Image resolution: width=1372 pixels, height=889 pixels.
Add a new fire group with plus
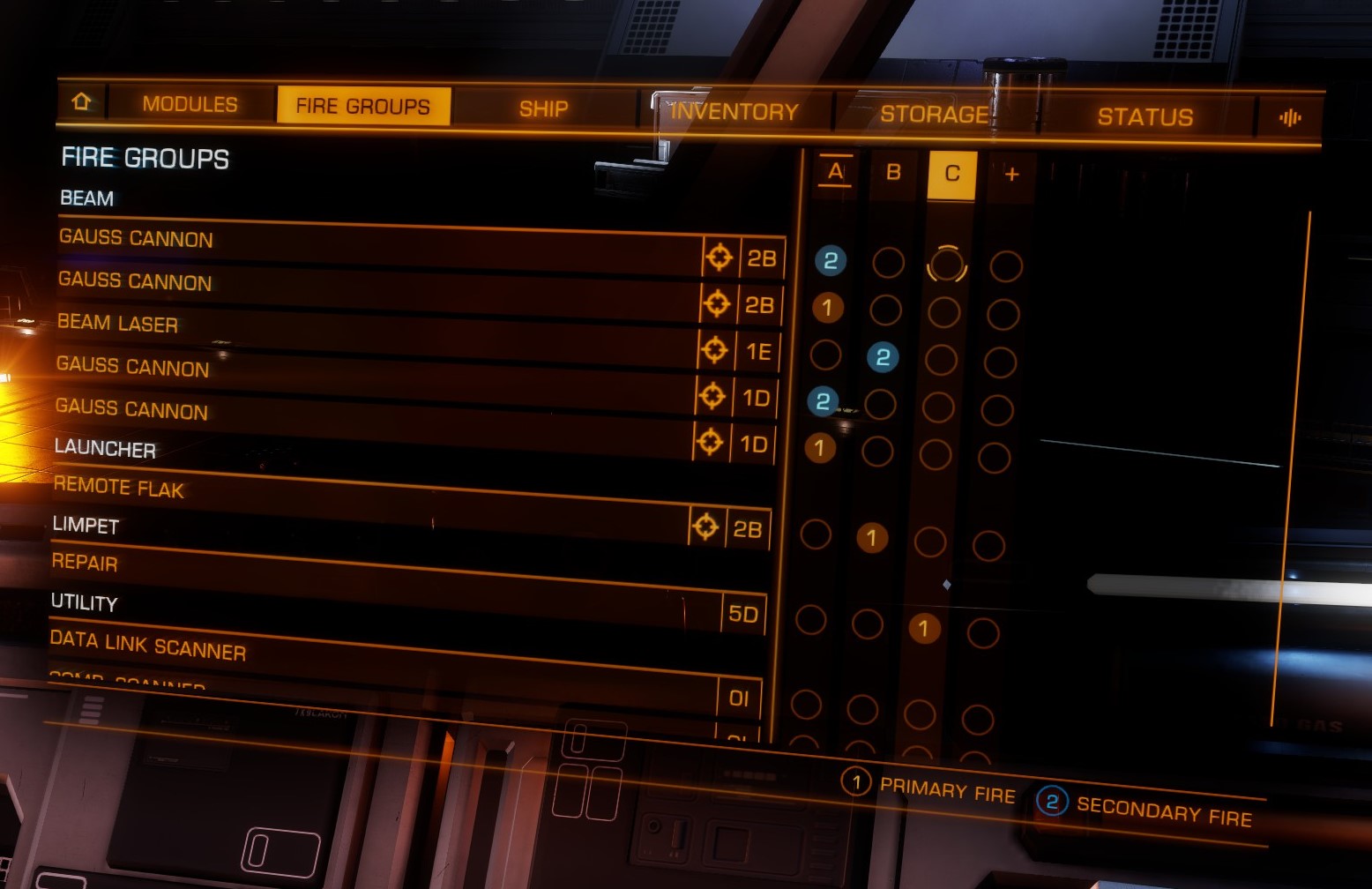(1011, 175)
